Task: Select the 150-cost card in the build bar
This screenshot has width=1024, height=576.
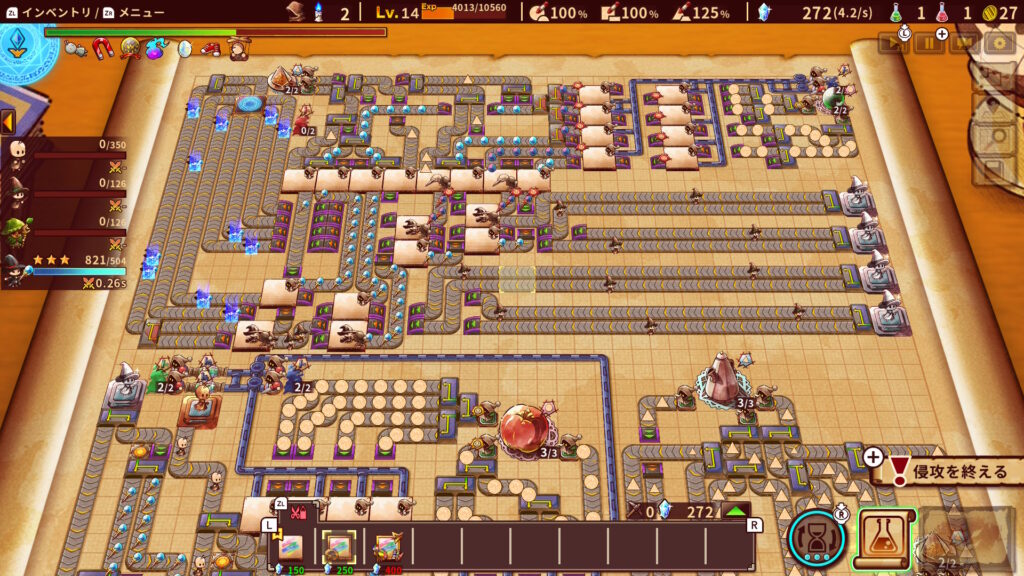Action: click(x=291, y=548)
